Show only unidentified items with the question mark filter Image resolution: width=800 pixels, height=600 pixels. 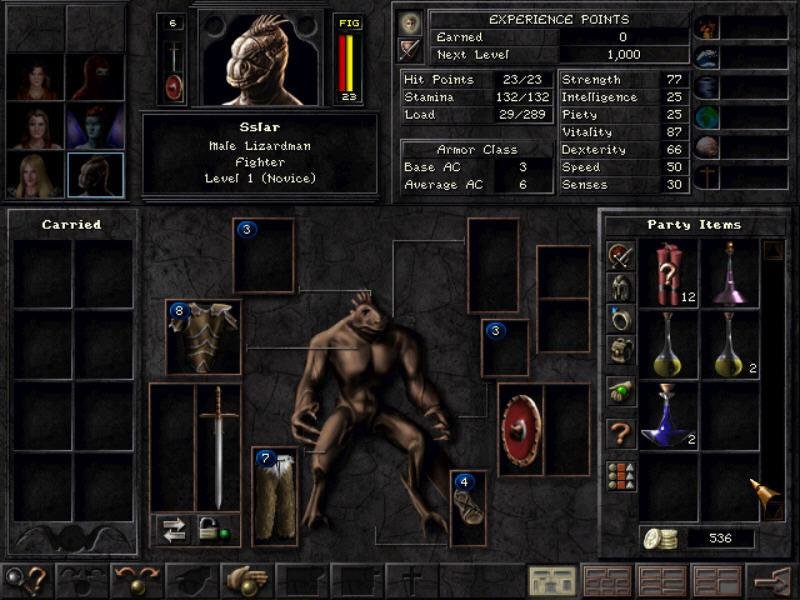point(621,434)
